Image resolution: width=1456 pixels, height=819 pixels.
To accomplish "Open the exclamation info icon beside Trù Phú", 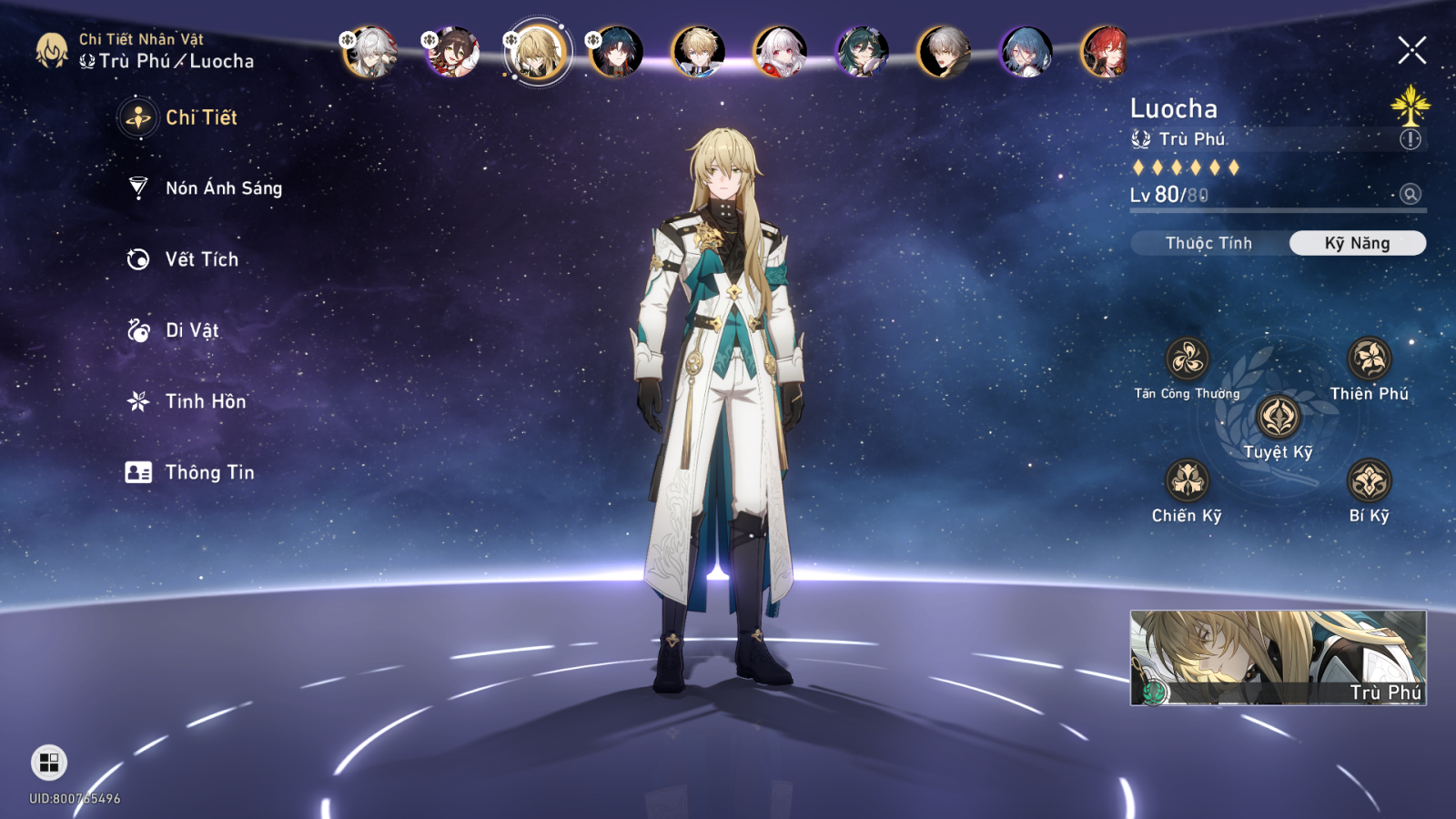I will tap(1410, 139).
